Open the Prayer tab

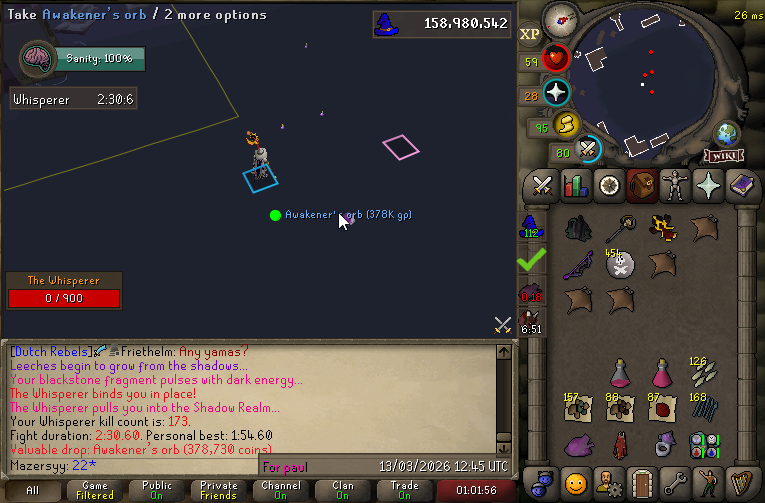pyautogui.click(x=709, y=185)
